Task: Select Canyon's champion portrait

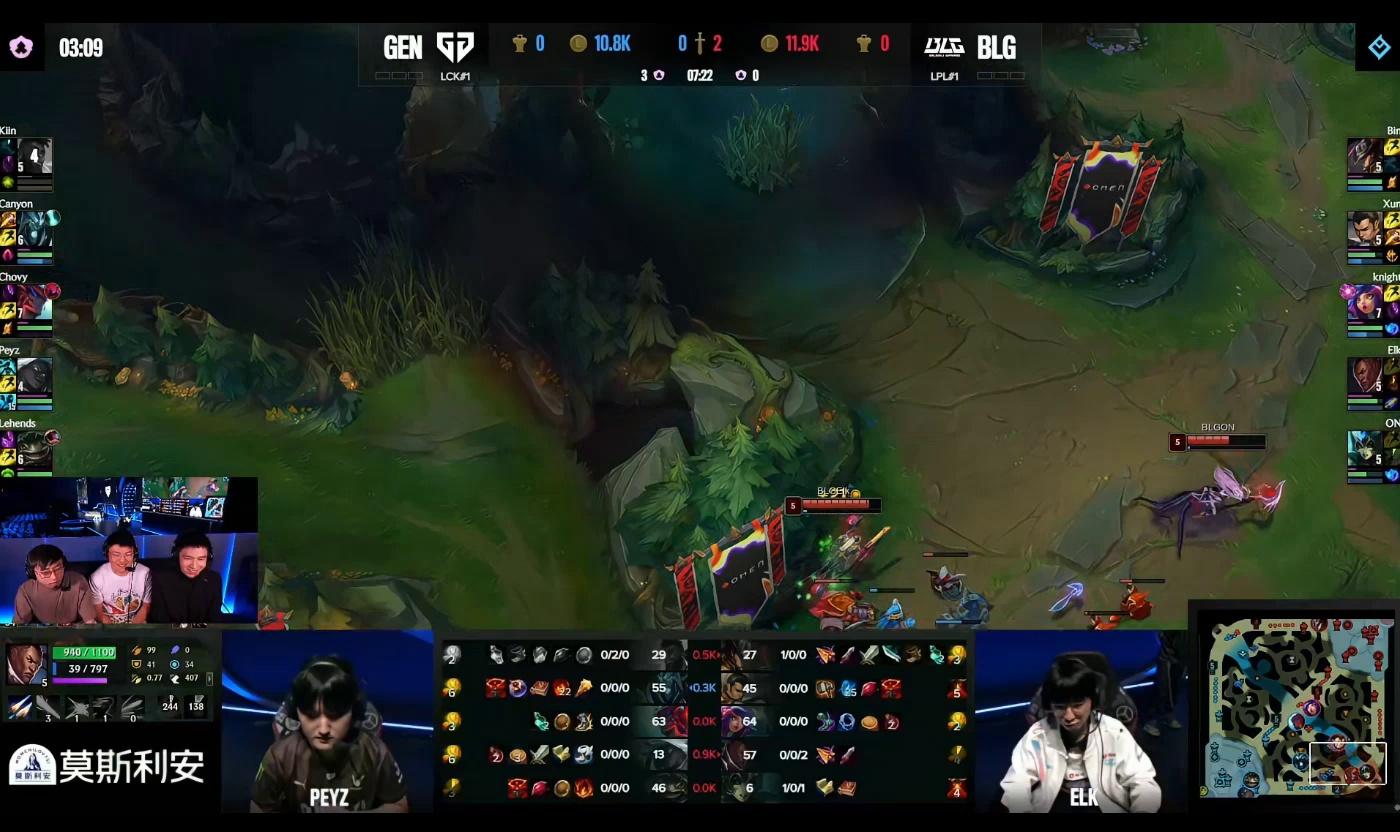Action: [x=35, y=229]
